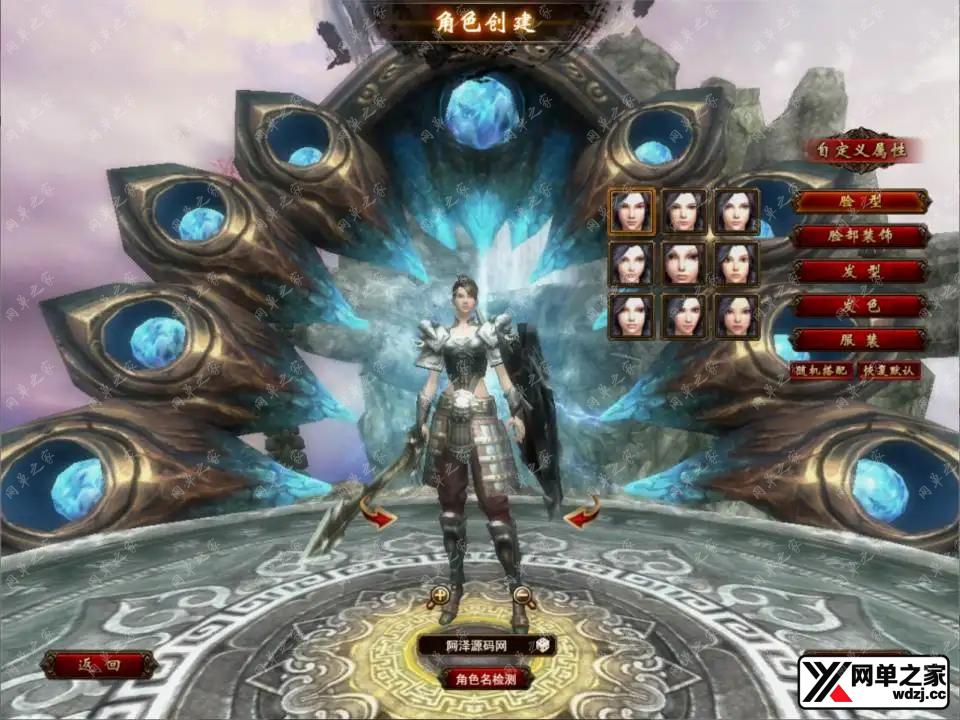Click the character name input field

[475, 646]
